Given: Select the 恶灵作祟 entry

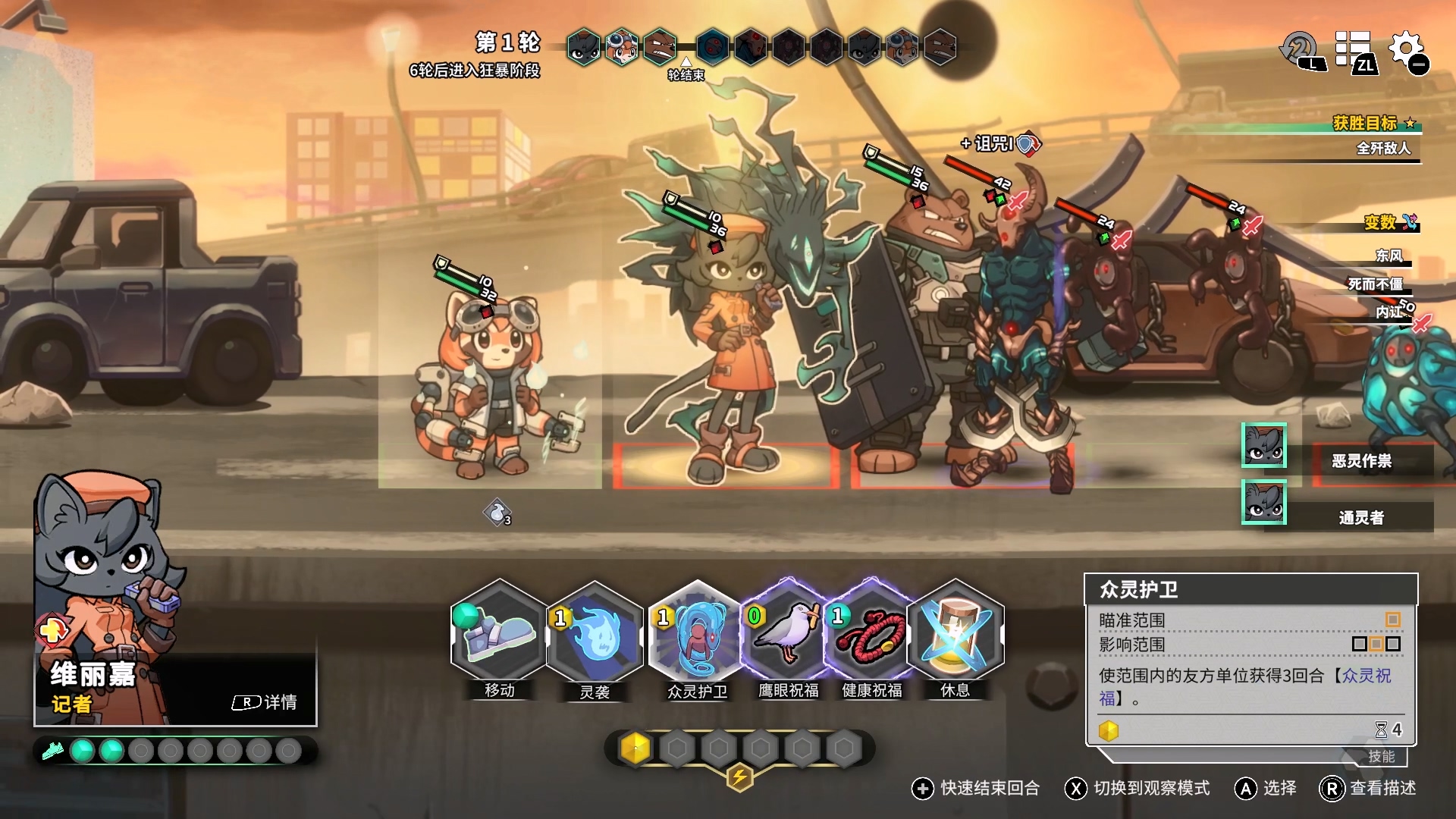Looking at the screenshot, I should point(1360,461).
